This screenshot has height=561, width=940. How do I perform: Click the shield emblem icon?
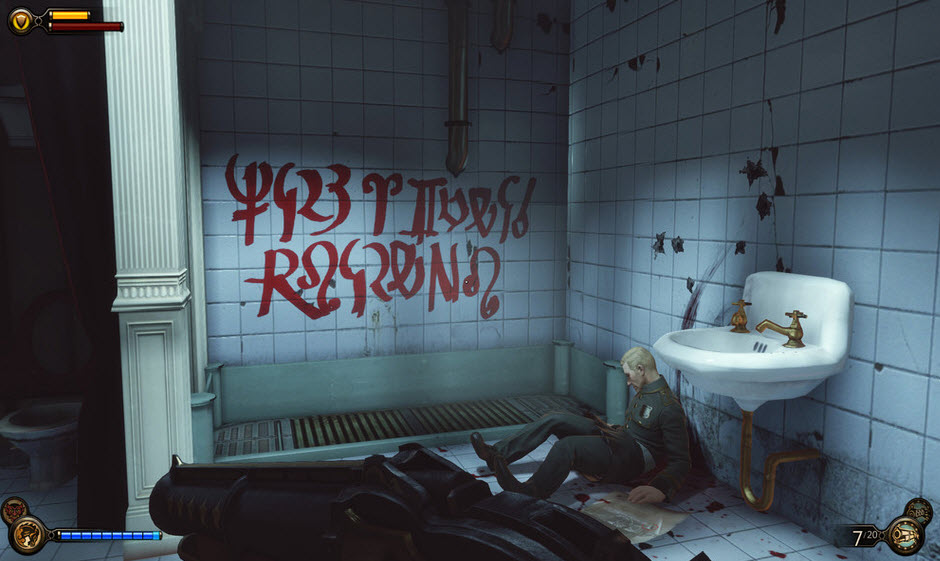point(20,19)
